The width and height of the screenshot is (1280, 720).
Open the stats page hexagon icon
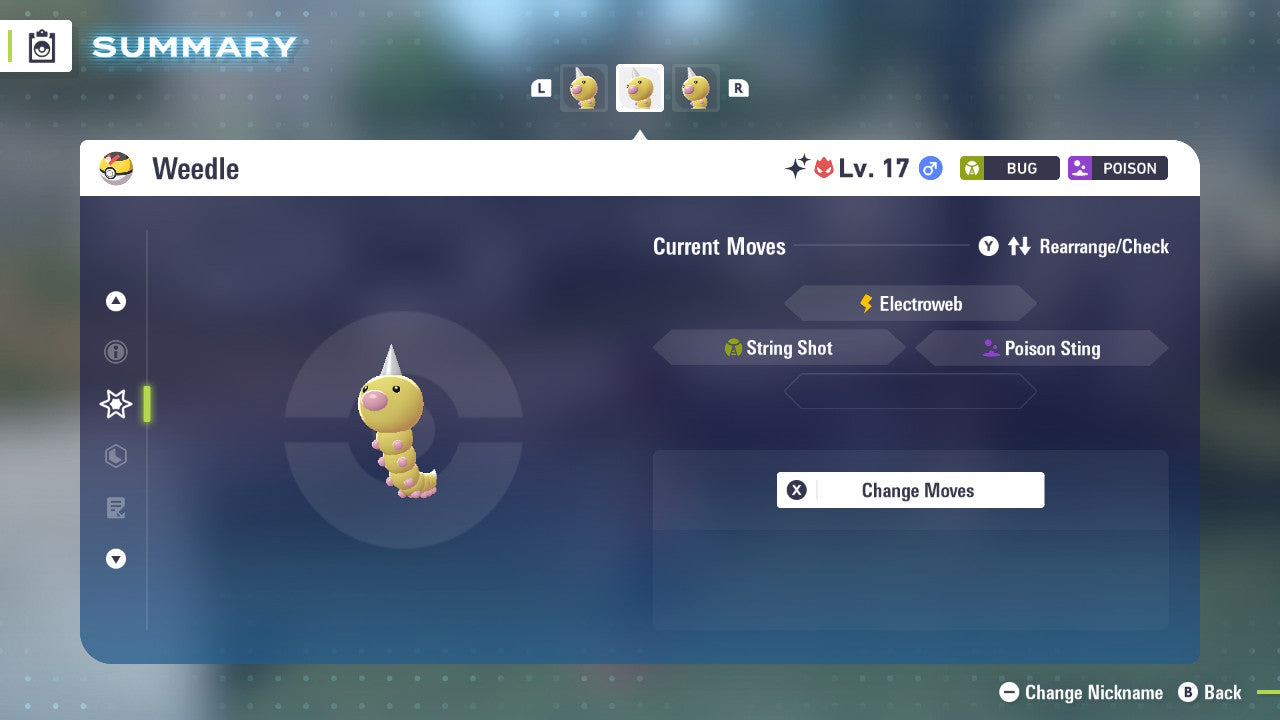click(x=116, y=456)
